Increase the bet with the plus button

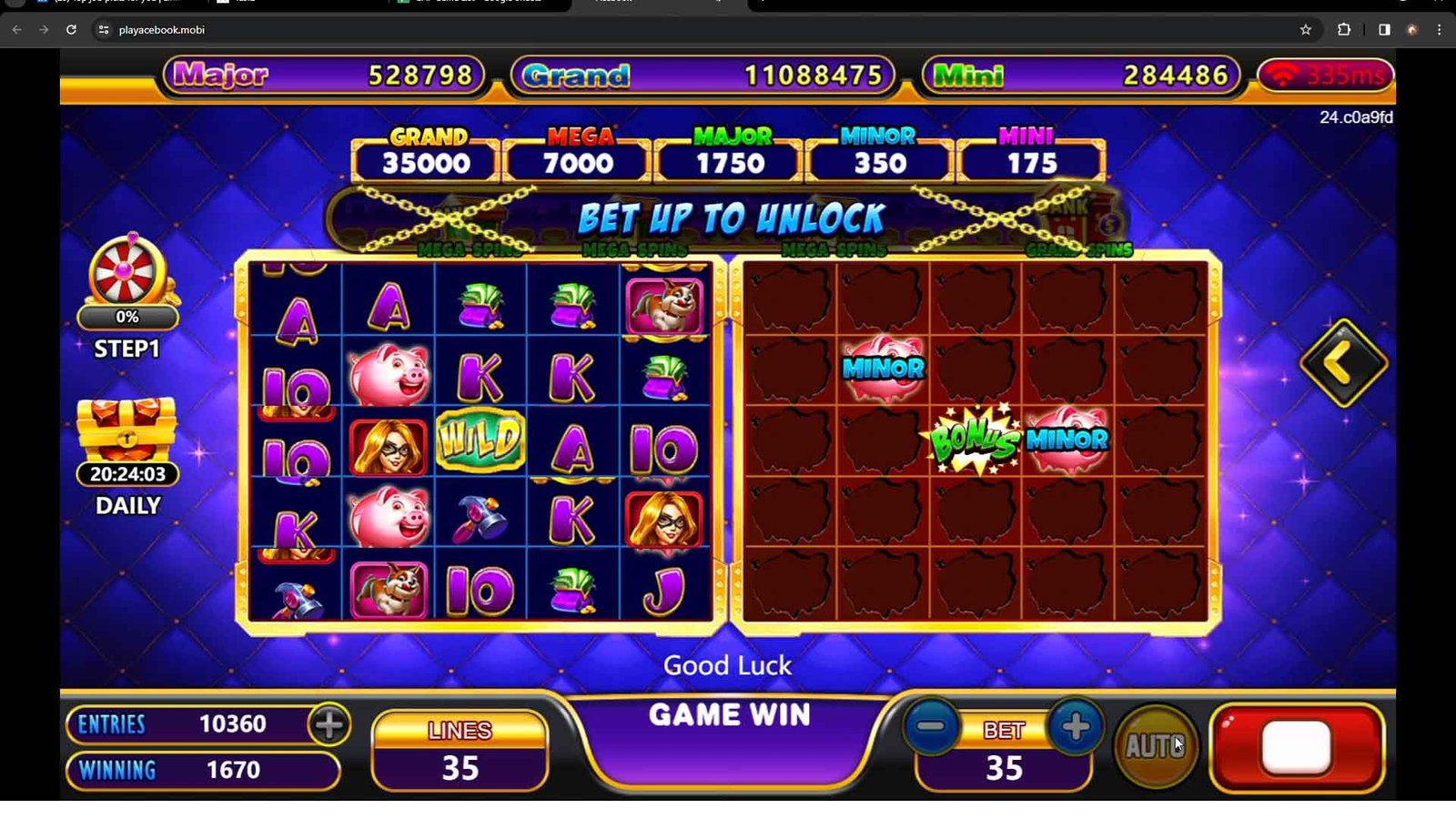click(x=1075, y=726)
